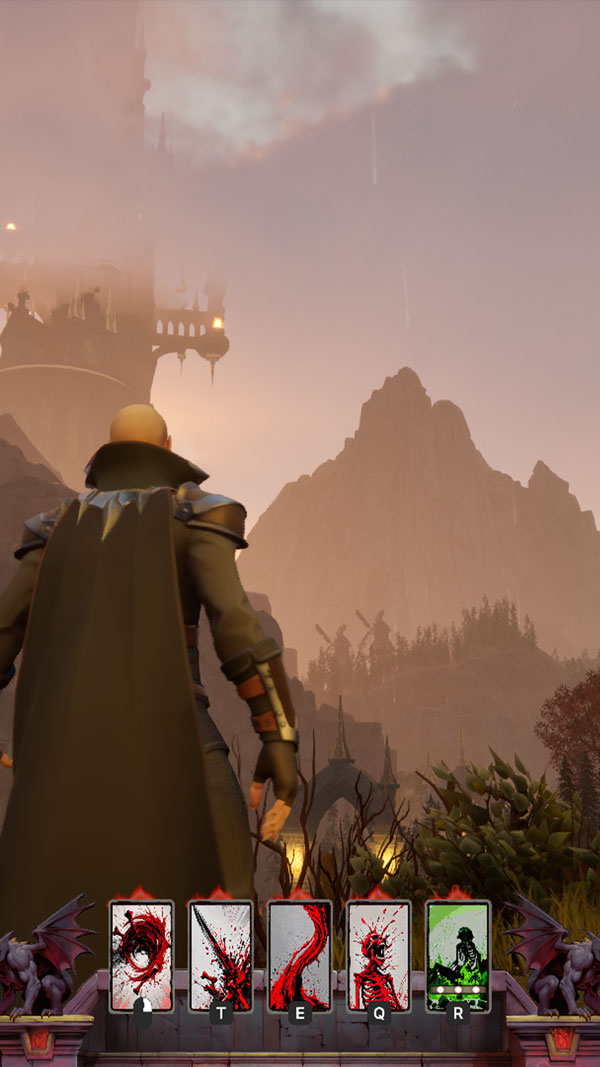Select the red blood swirl ability card
The width and height of the screenshot is (600, 1067).
[x=141, y=955]
